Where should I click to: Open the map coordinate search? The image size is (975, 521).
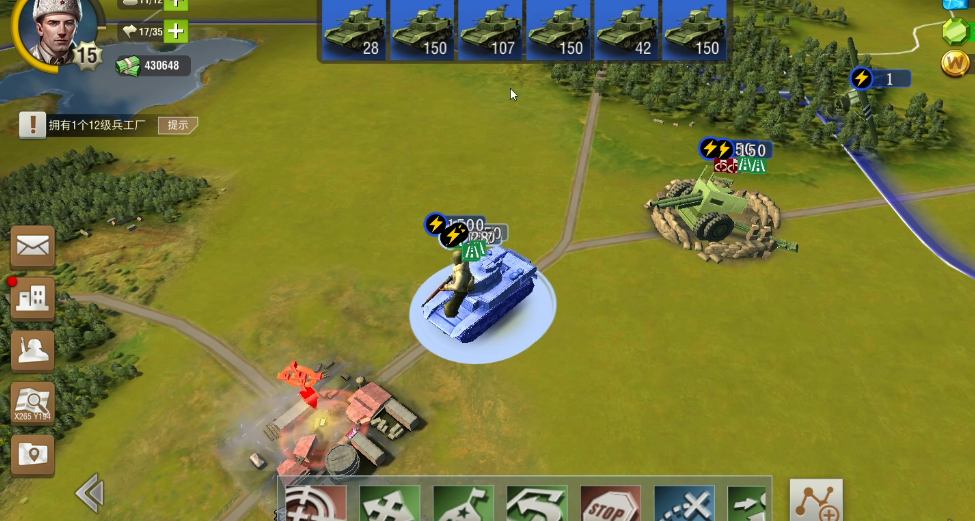pos(33,403)
